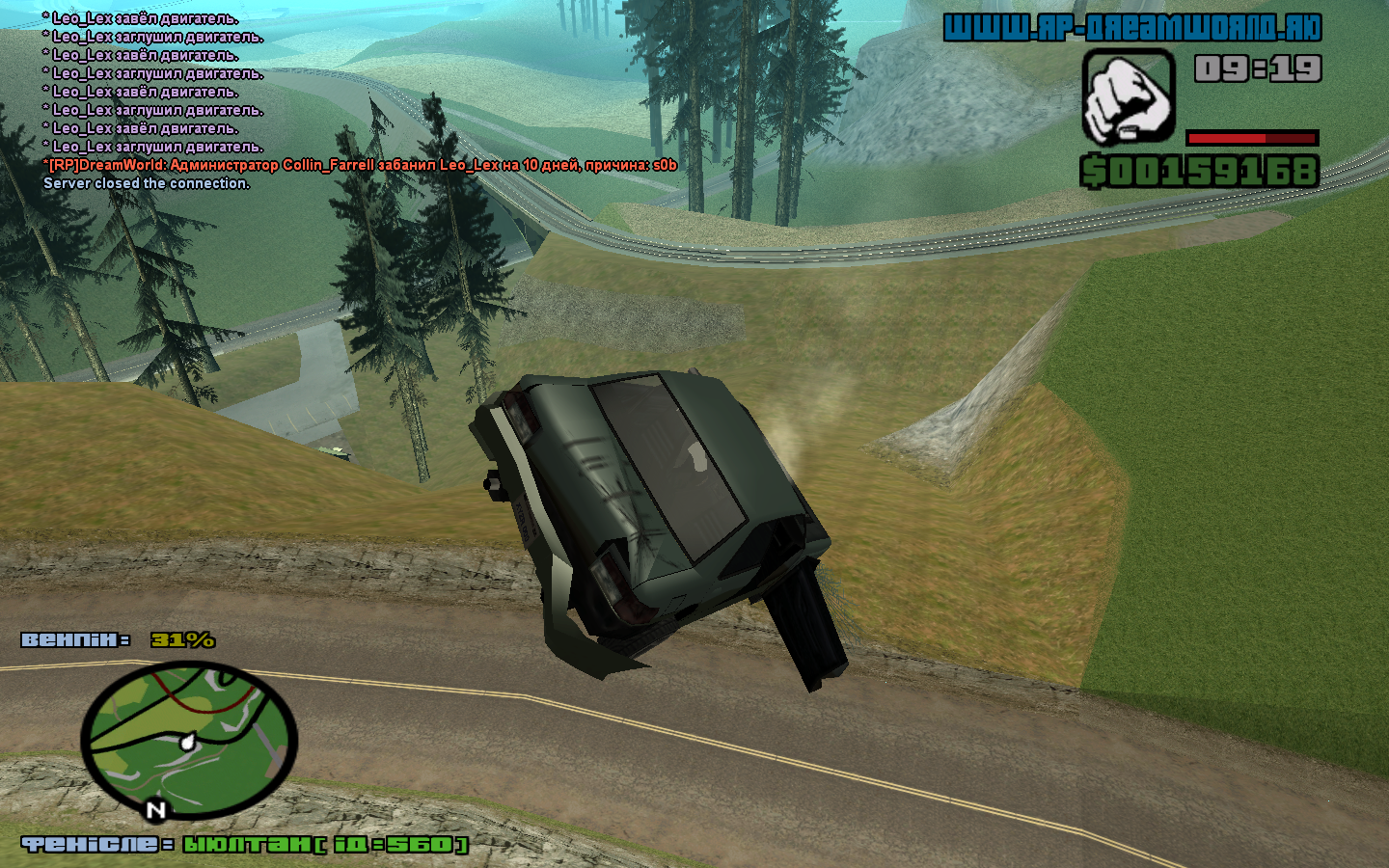Open the circular radar minimap
Viewport: 1389px width, 868px height.
click(189, 740)
